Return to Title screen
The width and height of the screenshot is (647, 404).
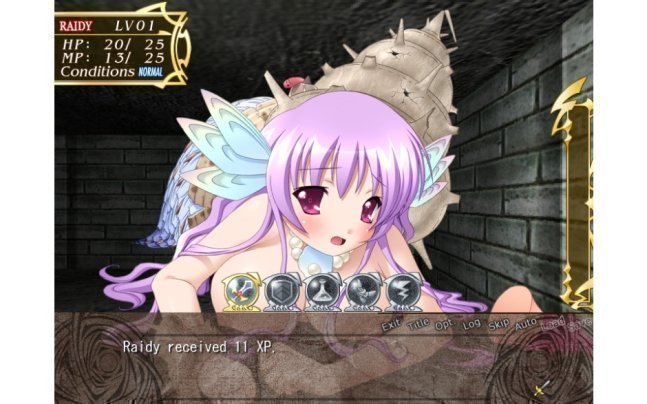(x=420, y=325)
